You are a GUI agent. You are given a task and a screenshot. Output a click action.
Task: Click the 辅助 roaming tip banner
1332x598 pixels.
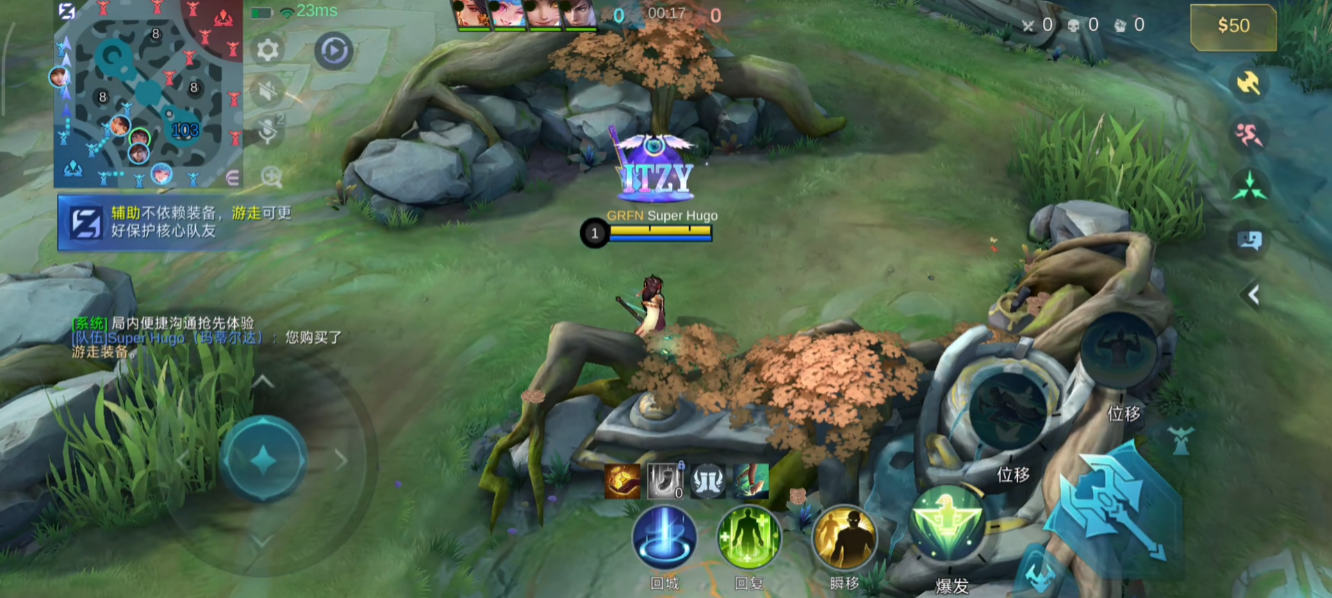tap(177, 221)
